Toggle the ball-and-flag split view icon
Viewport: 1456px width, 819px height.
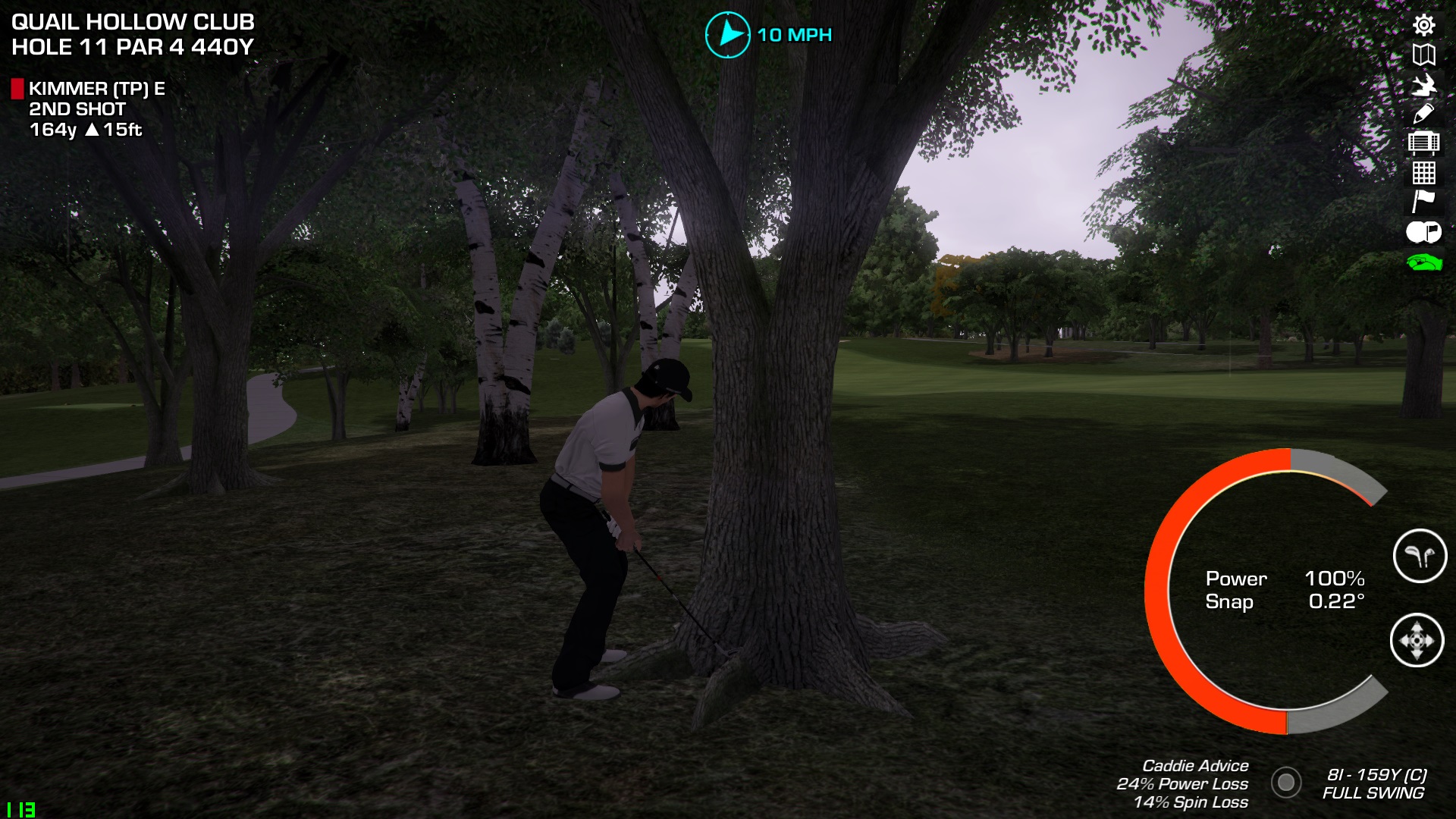1423,232
